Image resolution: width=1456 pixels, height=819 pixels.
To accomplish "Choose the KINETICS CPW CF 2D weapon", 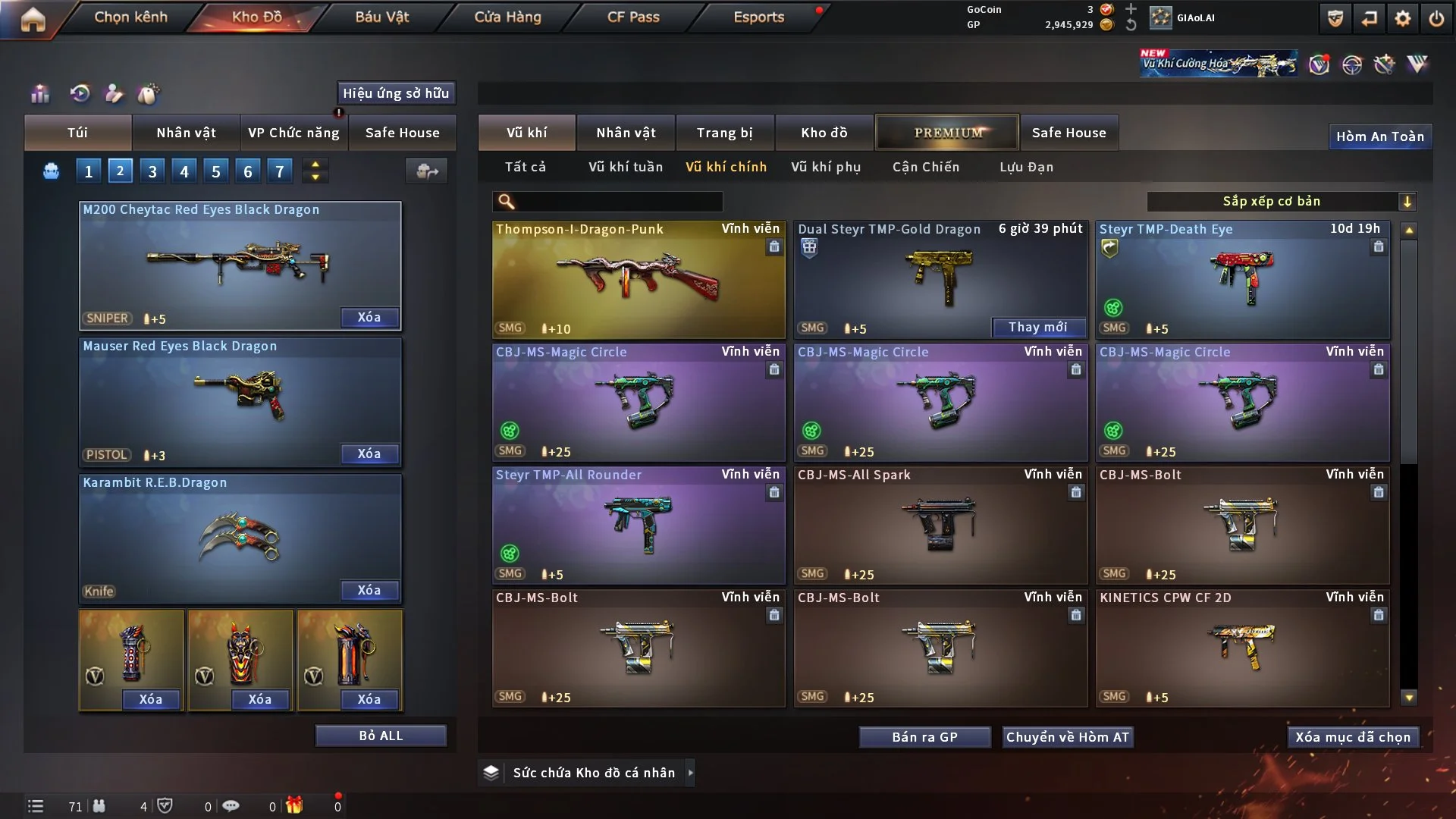I will [1242, 648].
